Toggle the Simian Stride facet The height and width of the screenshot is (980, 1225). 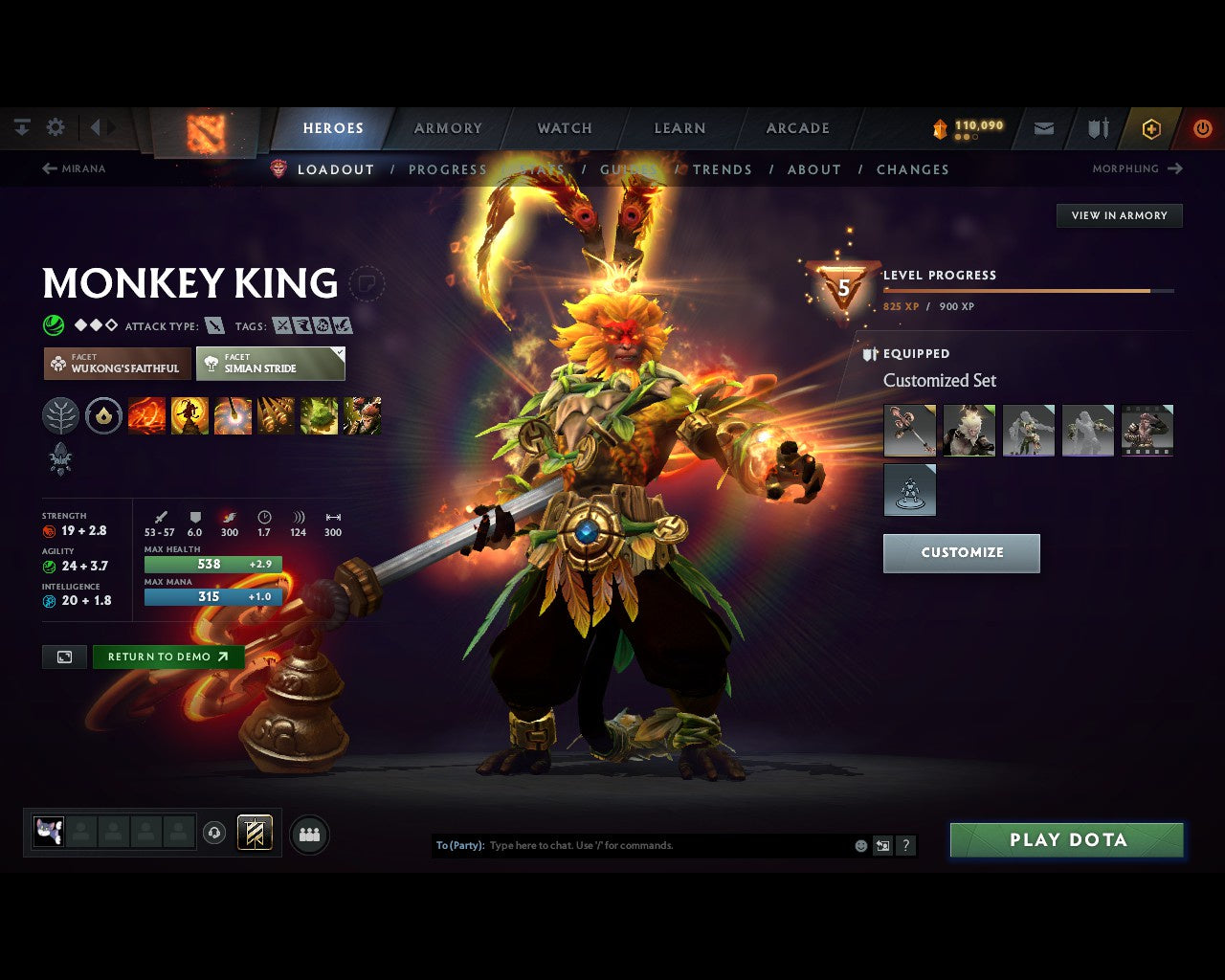(271, 364)
